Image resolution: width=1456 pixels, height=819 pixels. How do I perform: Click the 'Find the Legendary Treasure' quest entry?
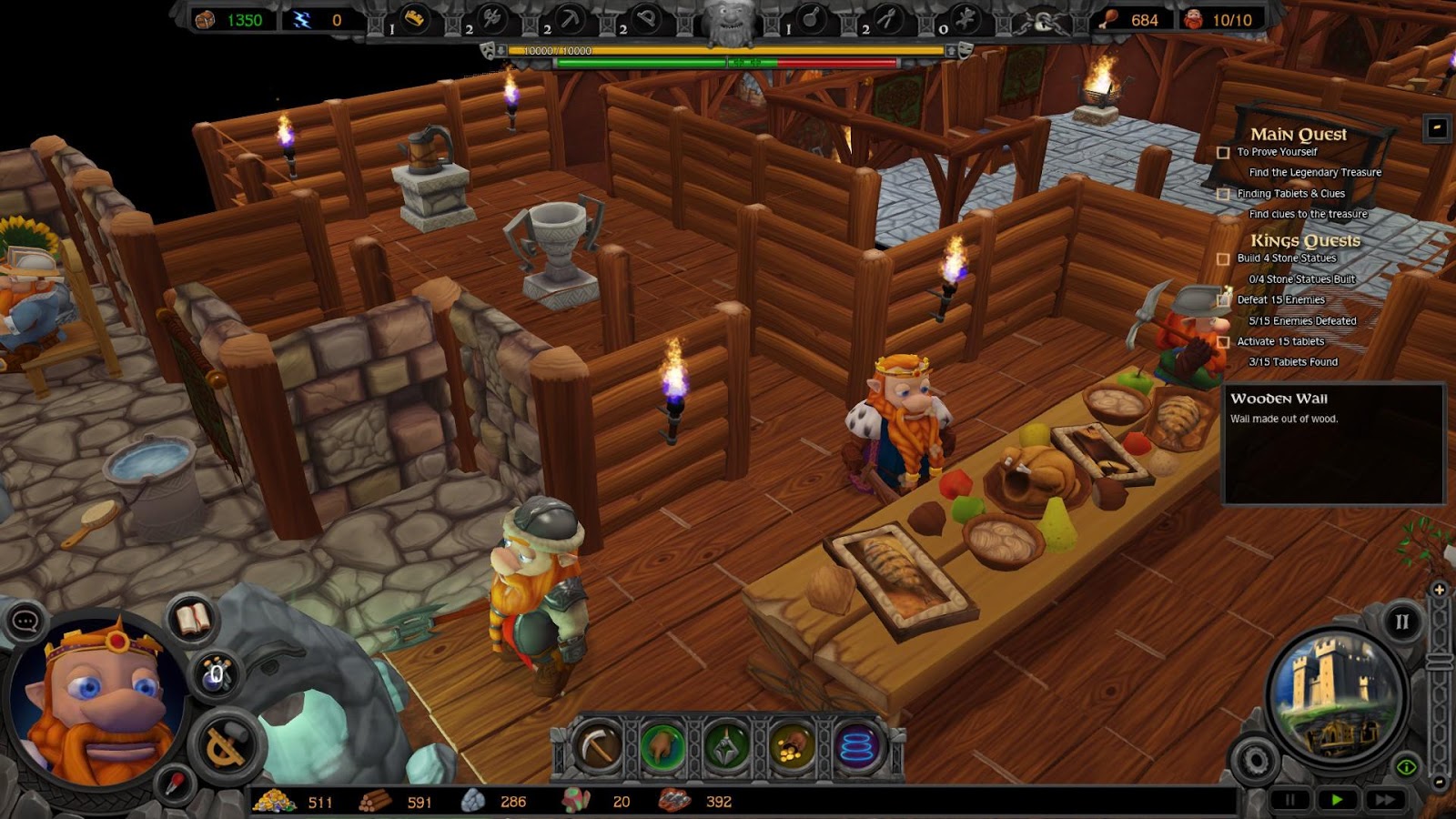click(1314, 173)
